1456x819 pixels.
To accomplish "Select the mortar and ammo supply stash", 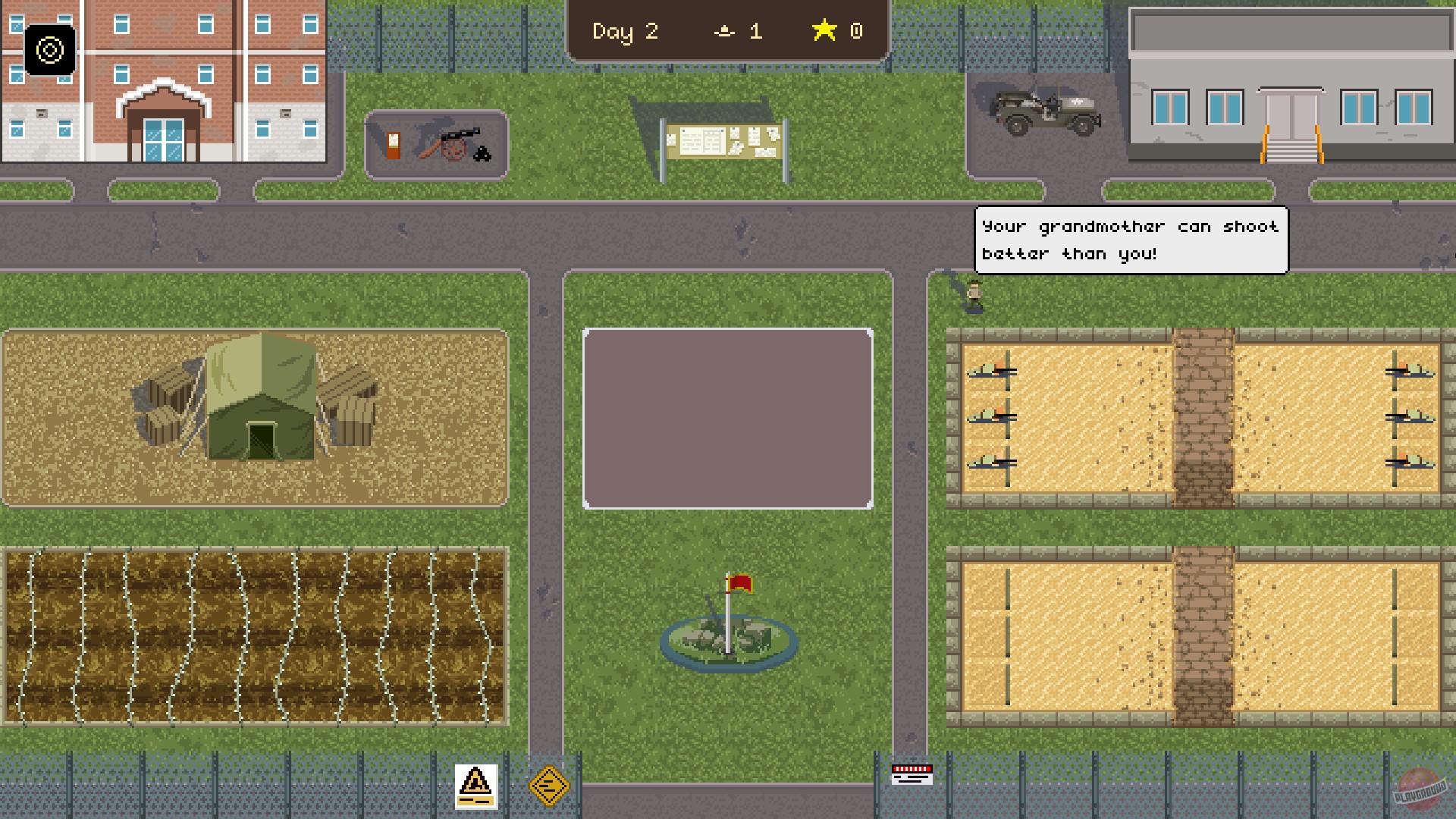I will pos(440,143).
